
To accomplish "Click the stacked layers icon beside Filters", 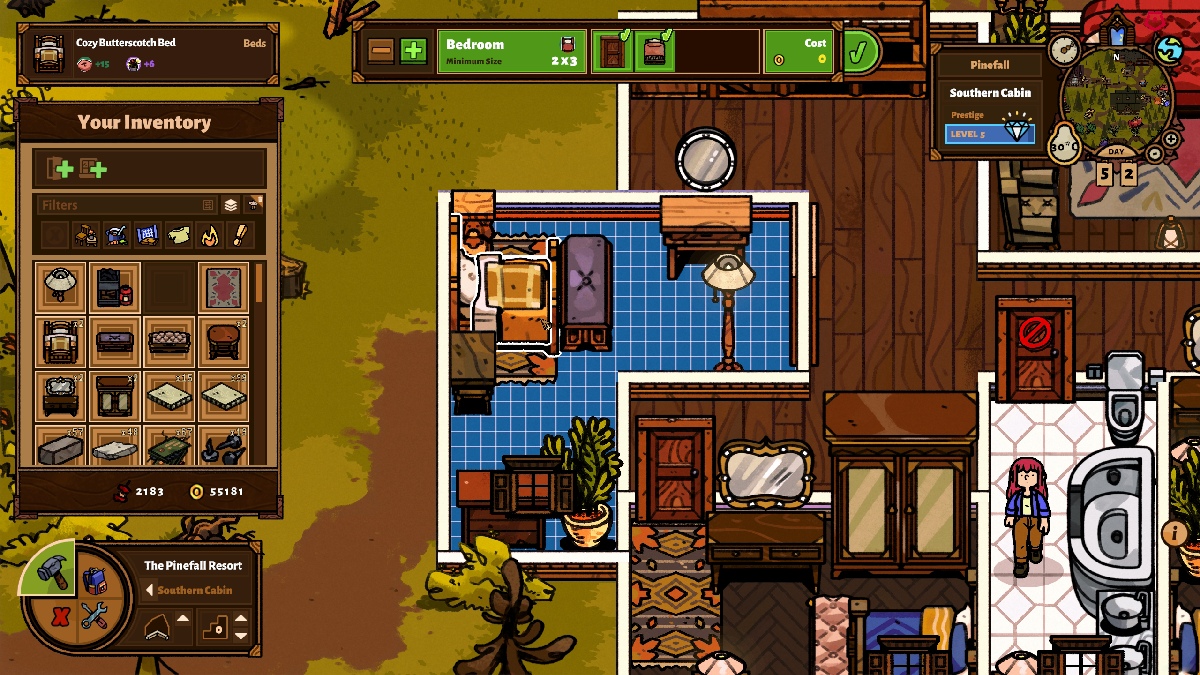I will coord(231,205).
